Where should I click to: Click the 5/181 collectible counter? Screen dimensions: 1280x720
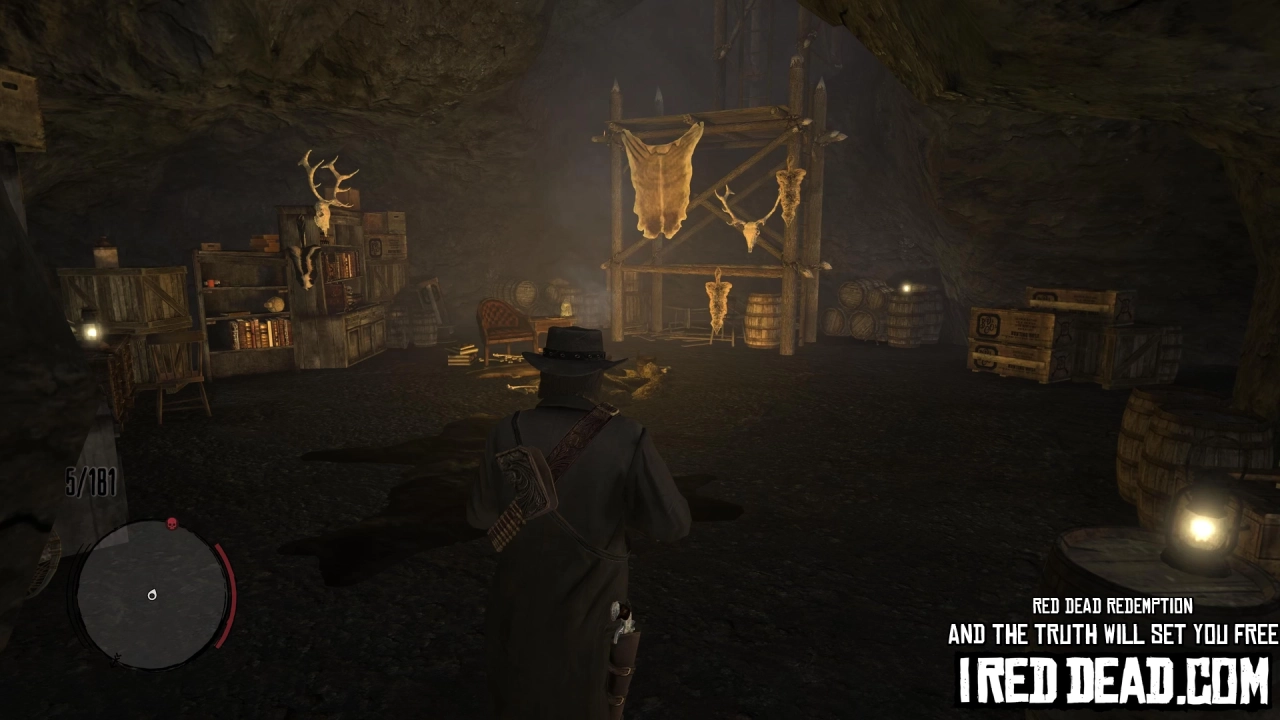pos(89,481)
